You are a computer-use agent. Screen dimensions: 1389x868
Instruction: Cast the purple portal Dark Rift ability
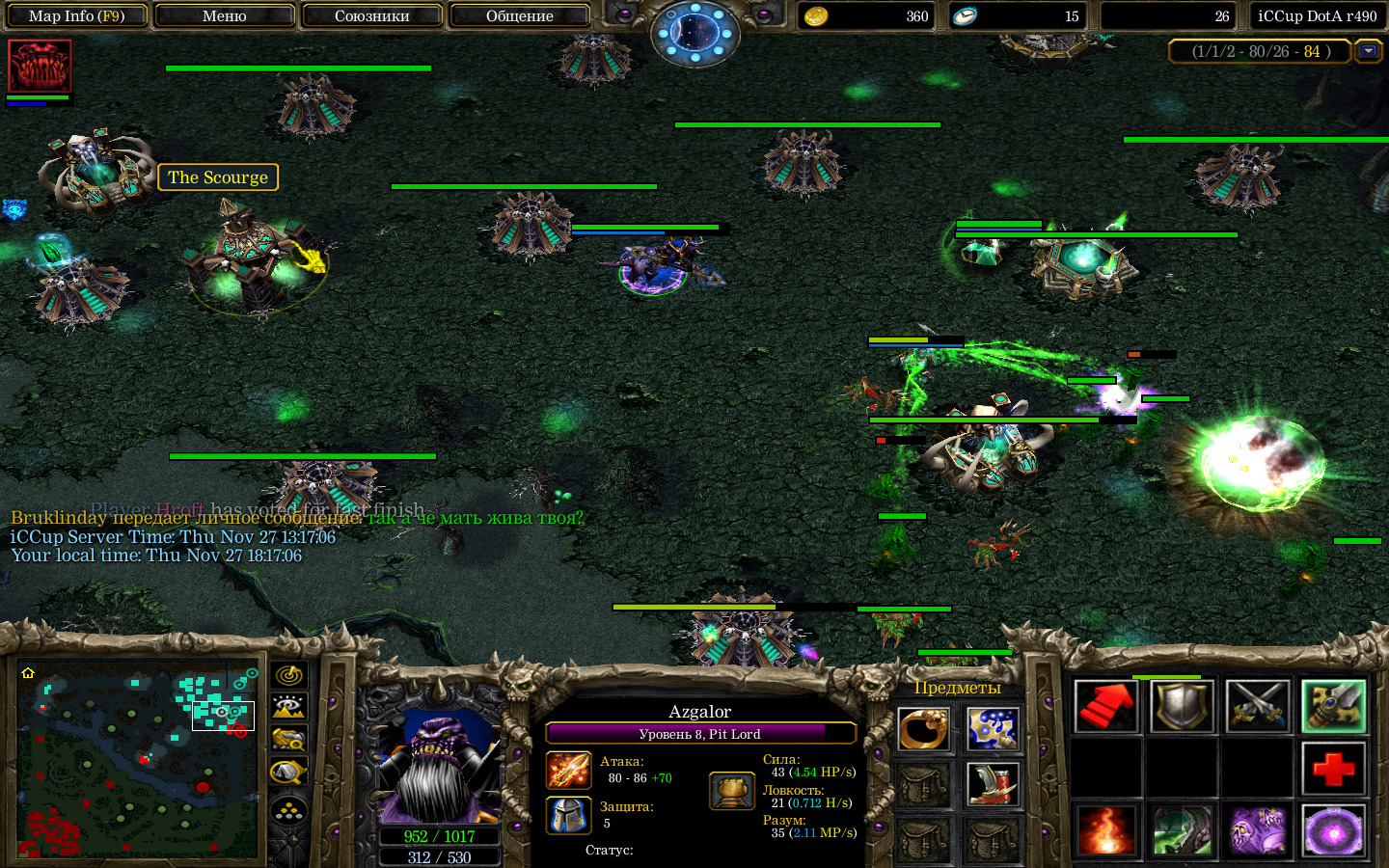pos(1334,831)
